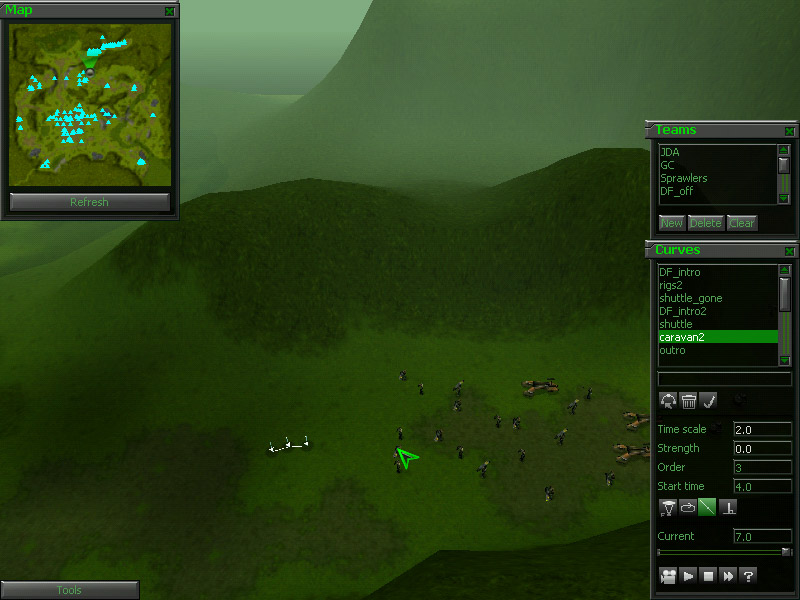Viewport: 800px width, 600px height.
Task: Select the JDA team
Action: click(x=669, y=152)
